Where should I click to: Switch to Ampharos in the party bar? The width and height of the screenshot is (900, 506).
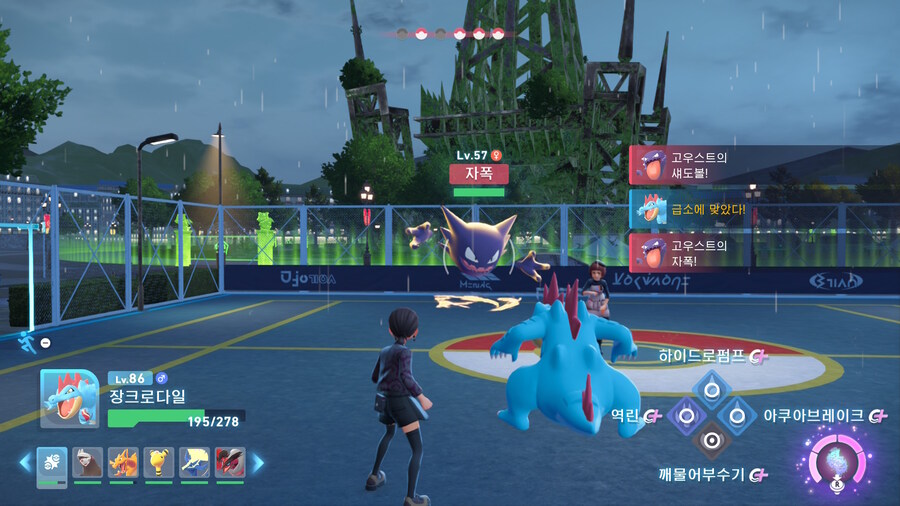point(158,462)
